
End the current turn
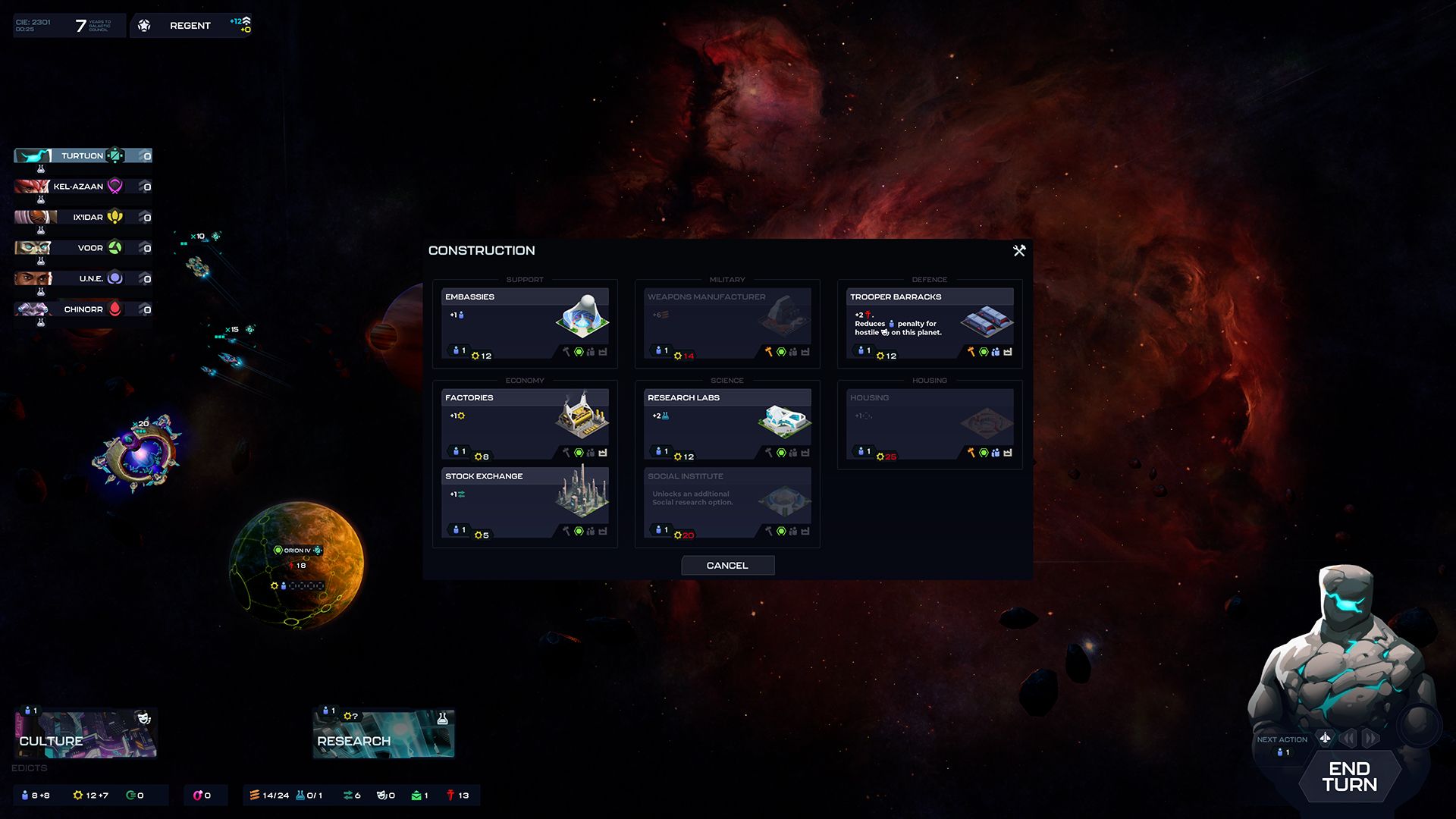coord(1349,777)
